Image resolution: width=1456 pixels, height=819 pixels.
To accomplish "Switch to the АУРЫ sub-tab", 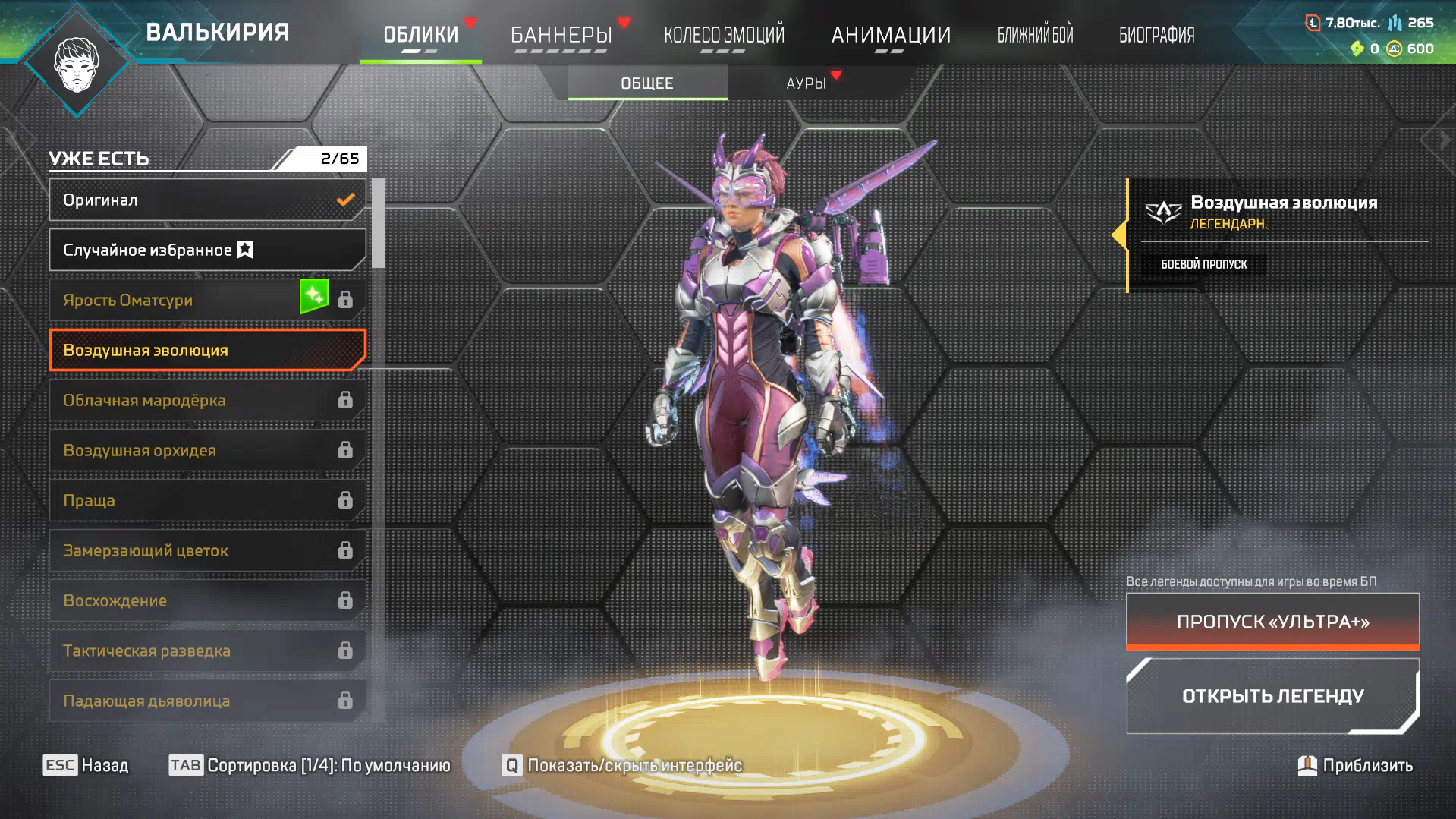I will 806,83.
